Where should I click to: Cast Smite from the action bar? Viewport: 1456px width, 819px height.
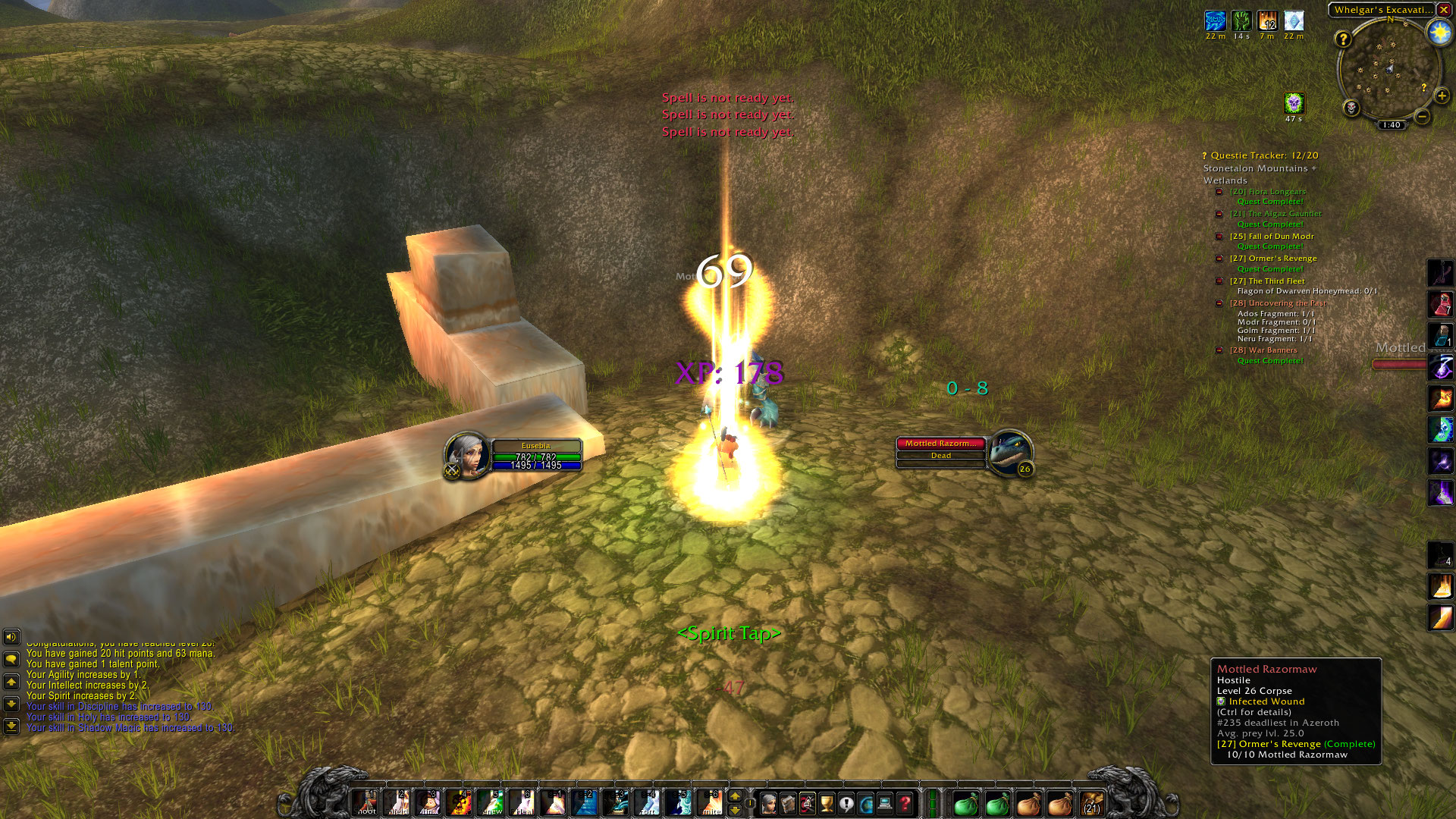[x=711, y=802]
